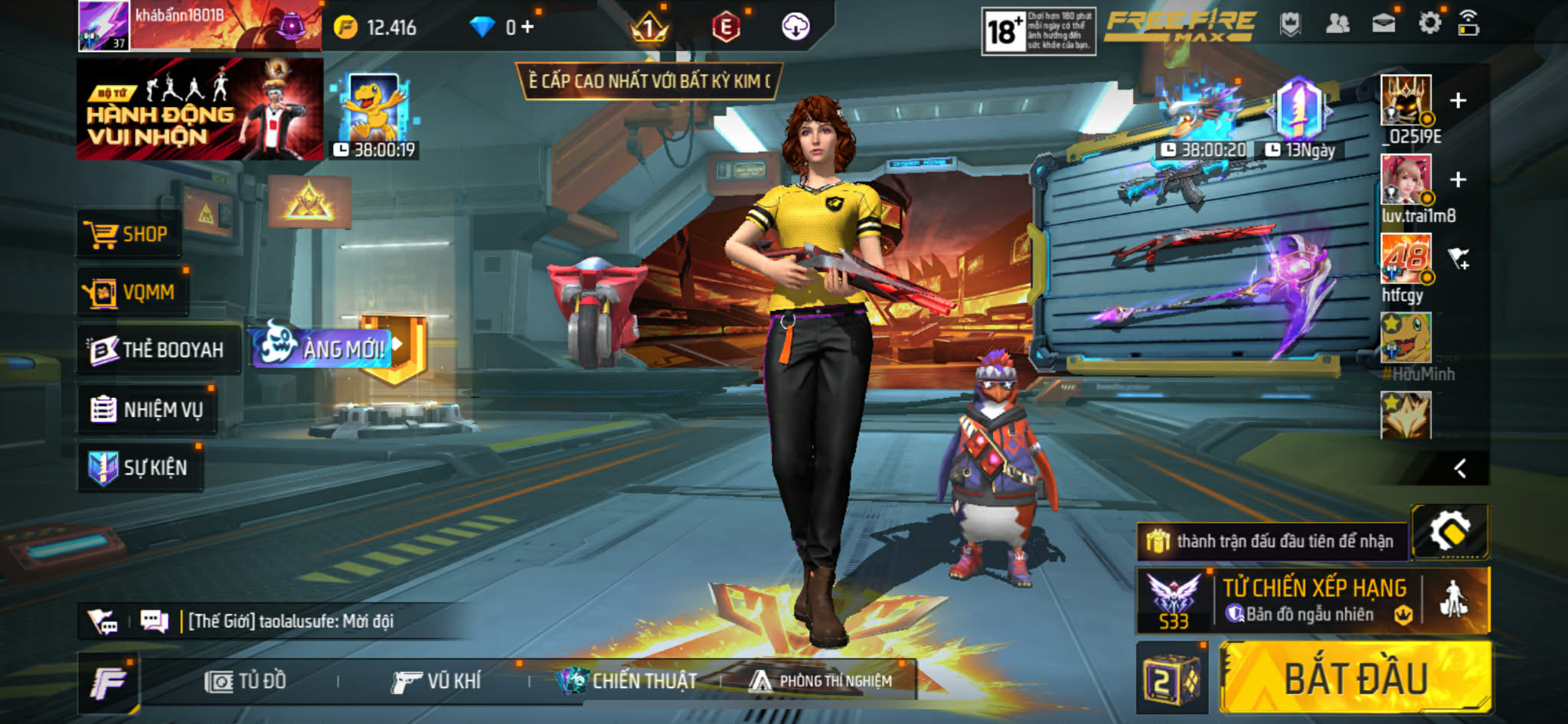Open THẺ BOOYAH pass
This screenshot has height=724, width=1568.
click(x=158, y=350)
